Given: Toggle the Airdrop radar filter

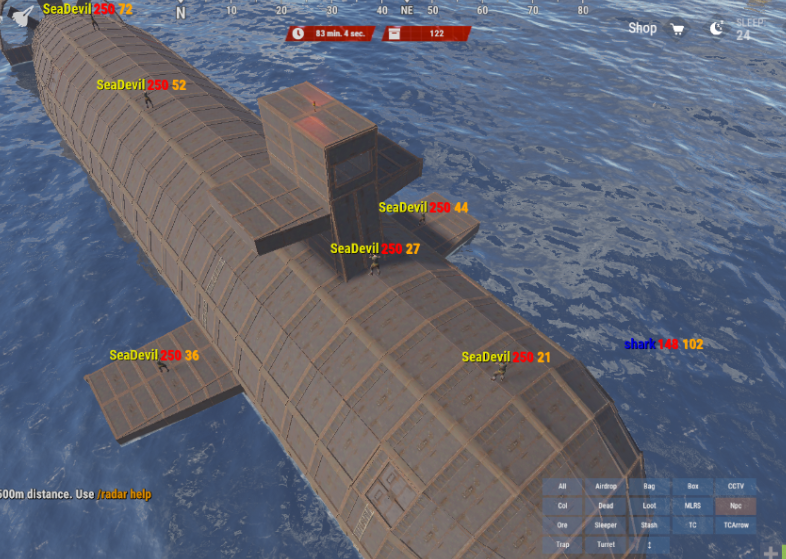Looking at the screenshot, I should click(x=606, y=486).
